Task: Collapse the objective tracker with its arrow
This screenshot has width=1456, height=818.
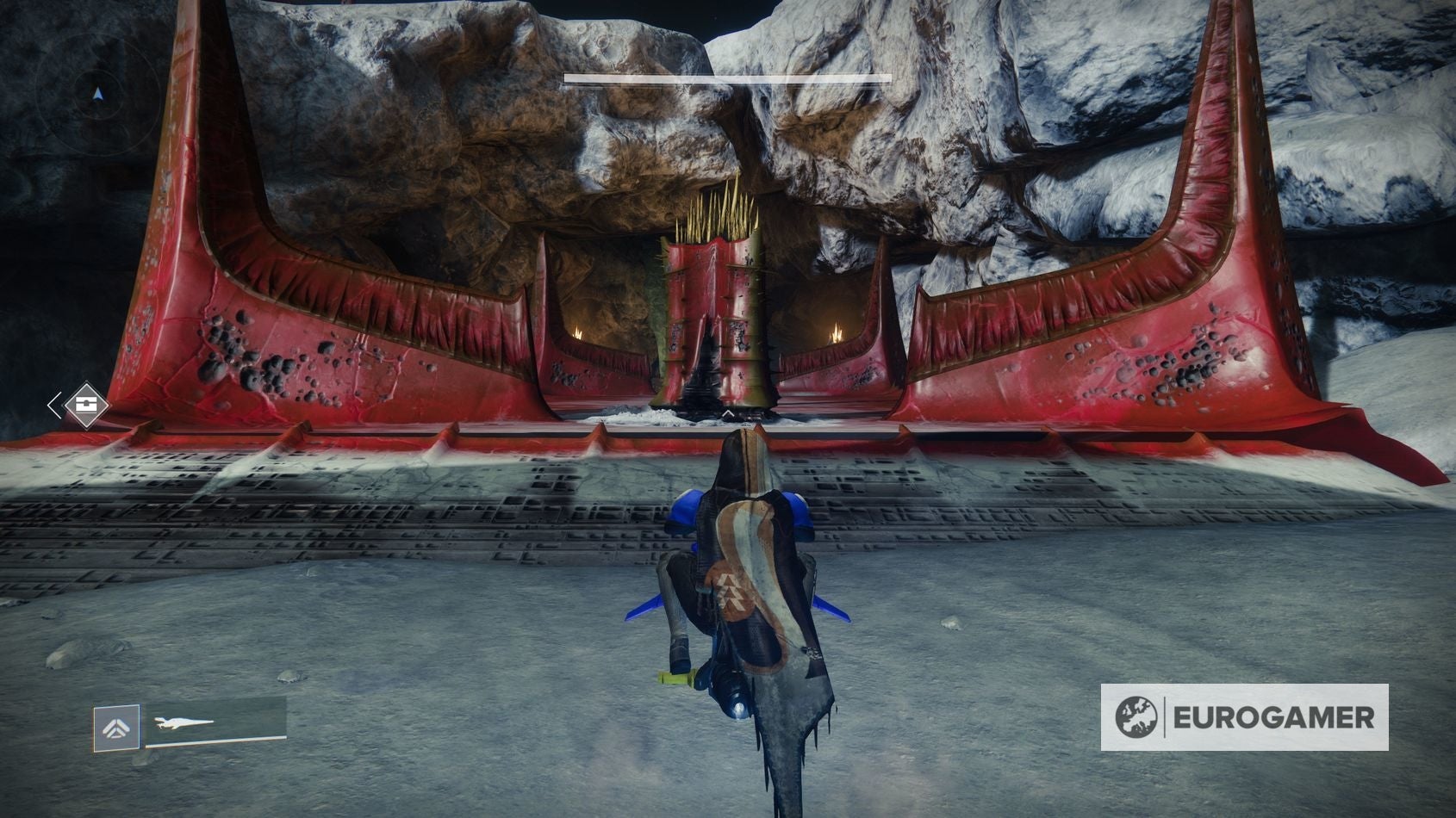Action: 55,405
